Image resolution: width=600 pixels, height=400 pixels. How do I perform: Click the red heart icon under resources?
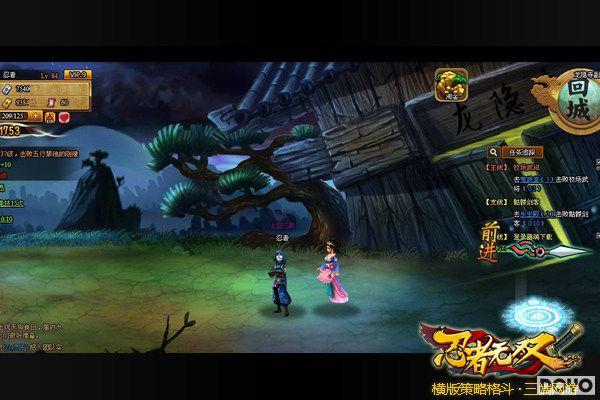point(63,116)
